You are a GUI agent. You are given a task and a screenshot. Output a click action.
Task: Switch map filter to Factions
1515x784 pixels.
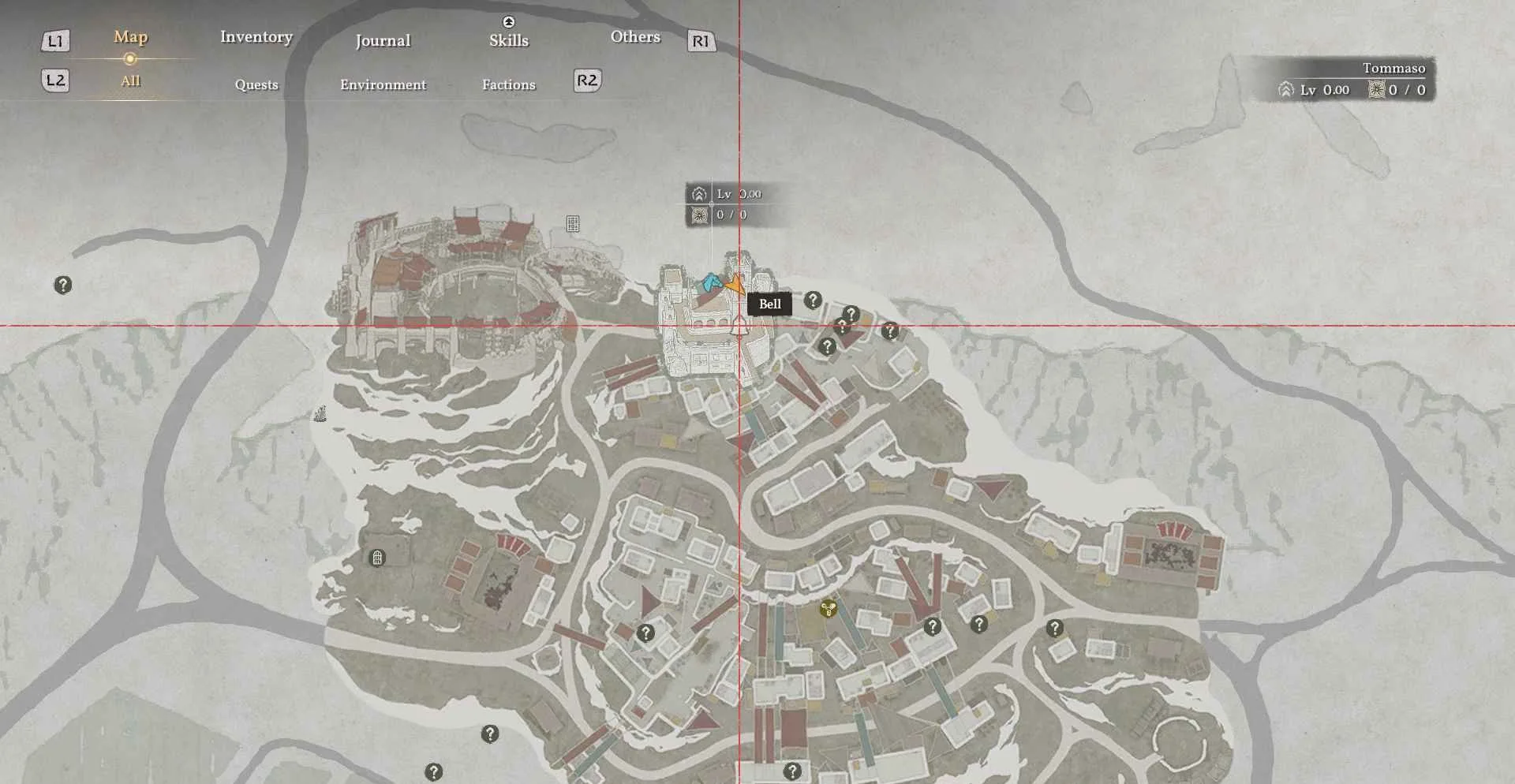[x=508, y=84]
